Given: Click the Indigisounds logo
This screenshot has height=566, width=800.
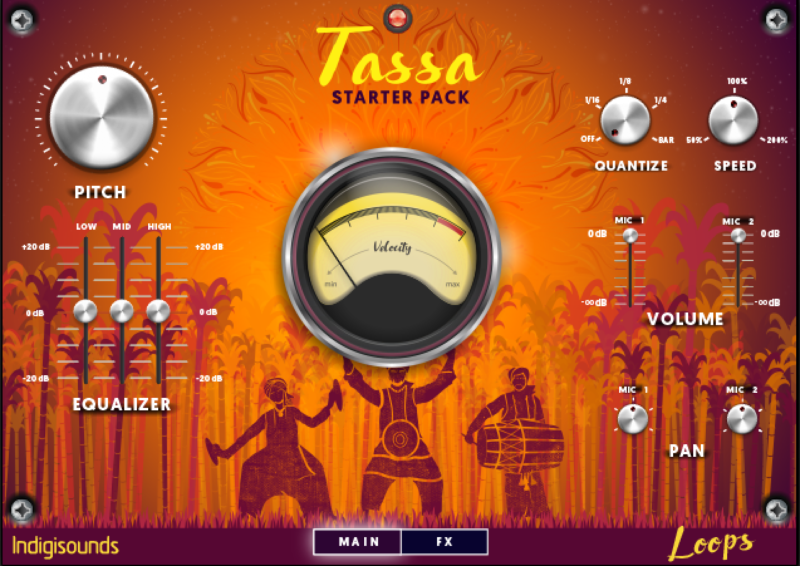Looking at the screenshot, I should 66,545.
